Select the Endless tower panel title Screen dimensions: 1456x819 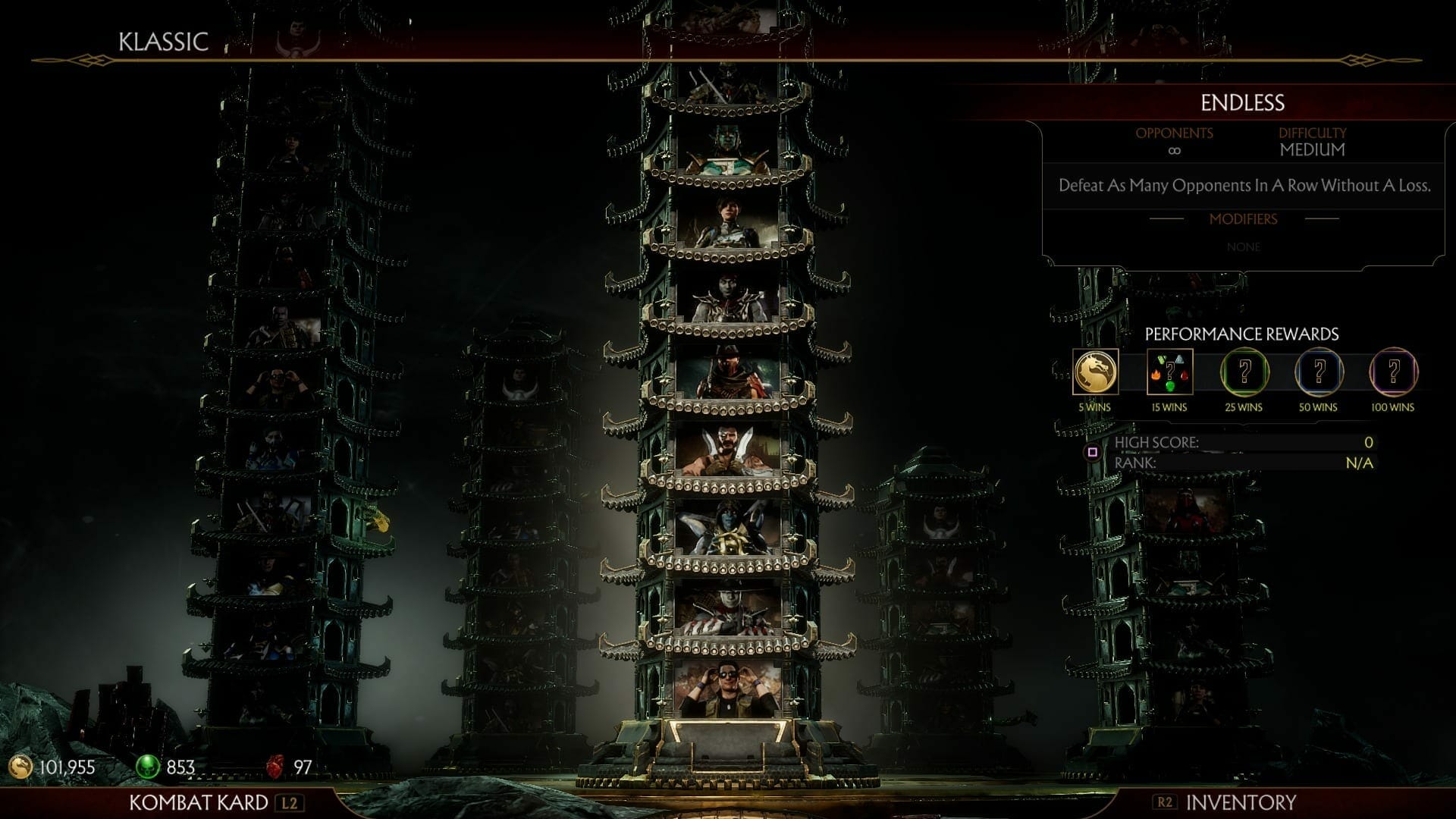tap(1241, 102)
